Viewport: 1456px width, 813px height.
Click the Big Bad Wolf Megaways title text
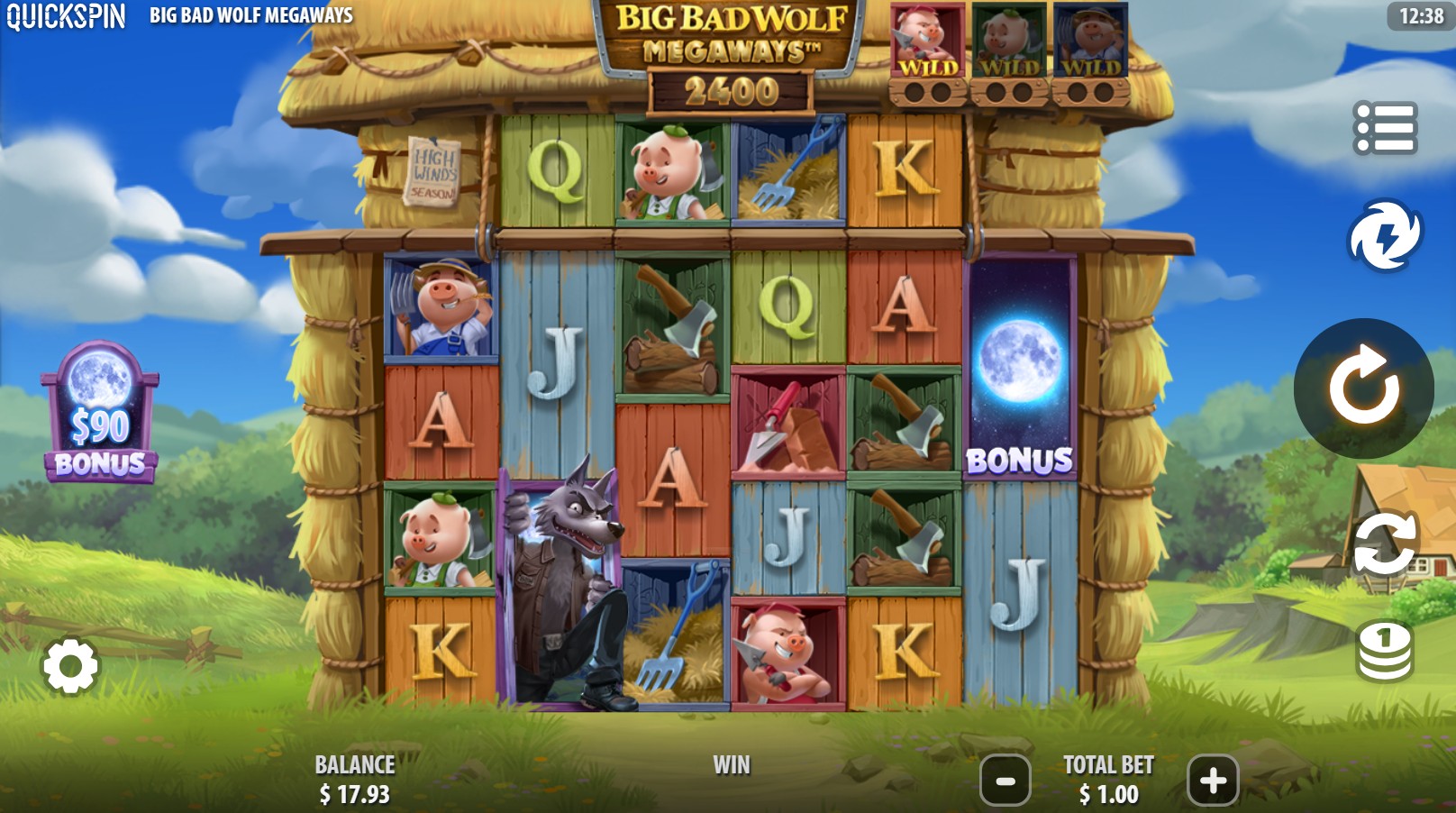pos(250,14)
